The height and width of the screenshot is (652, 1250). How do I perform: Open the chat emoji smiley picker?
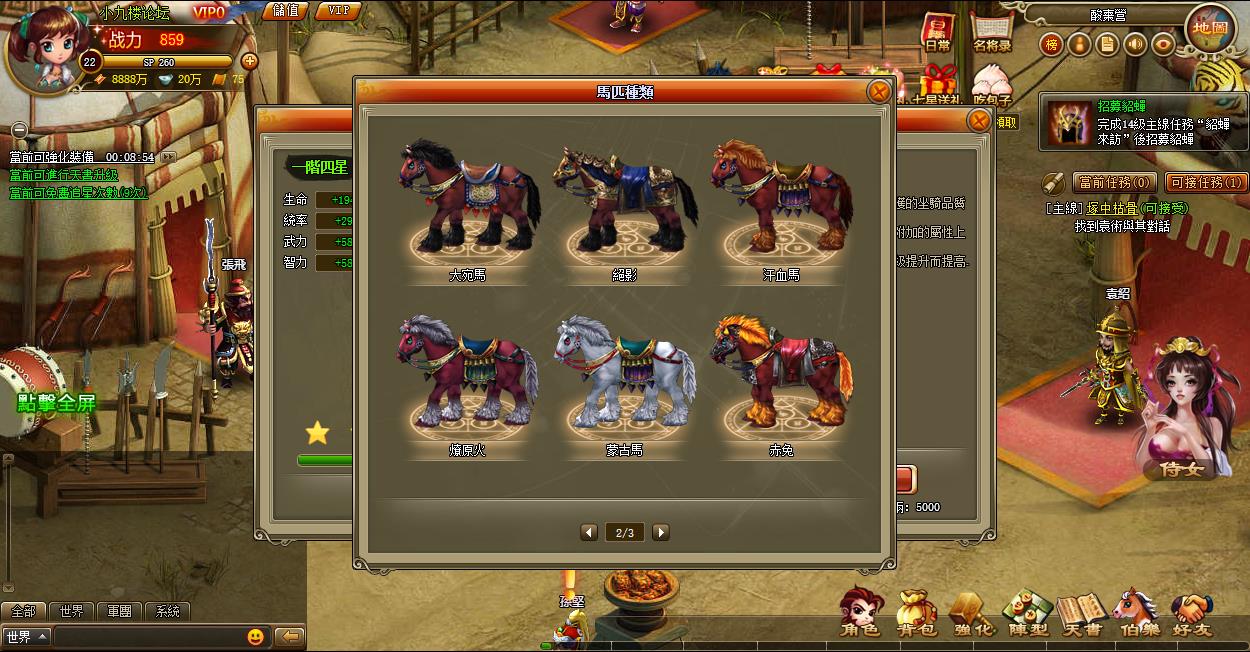point(256,637)
